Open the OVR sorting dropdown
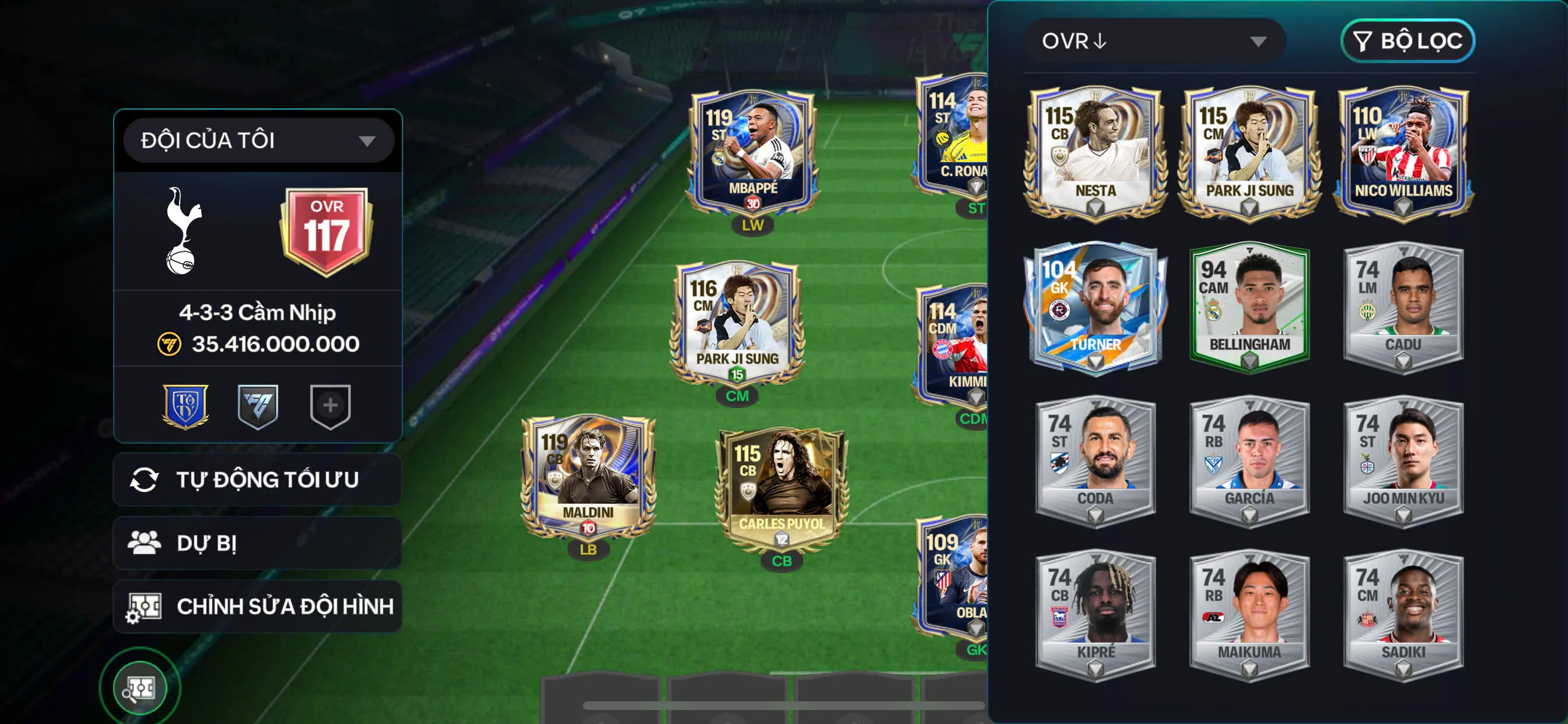The width and height of the screenshot is (1568, 724). (x=1154, y=41)
